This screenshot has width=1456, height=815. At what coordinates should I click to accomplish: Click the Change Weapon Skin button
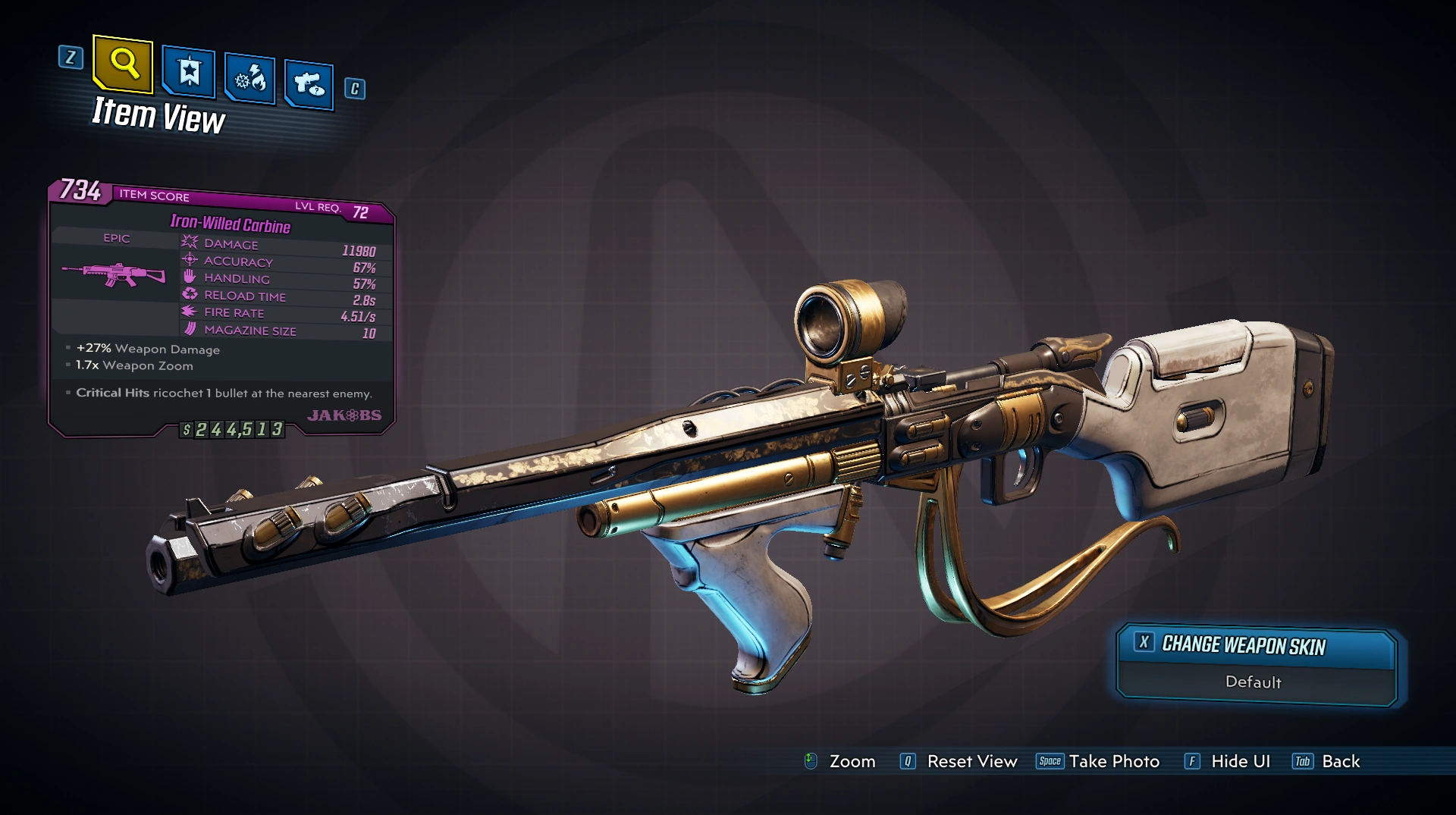tap(1255, 646)
